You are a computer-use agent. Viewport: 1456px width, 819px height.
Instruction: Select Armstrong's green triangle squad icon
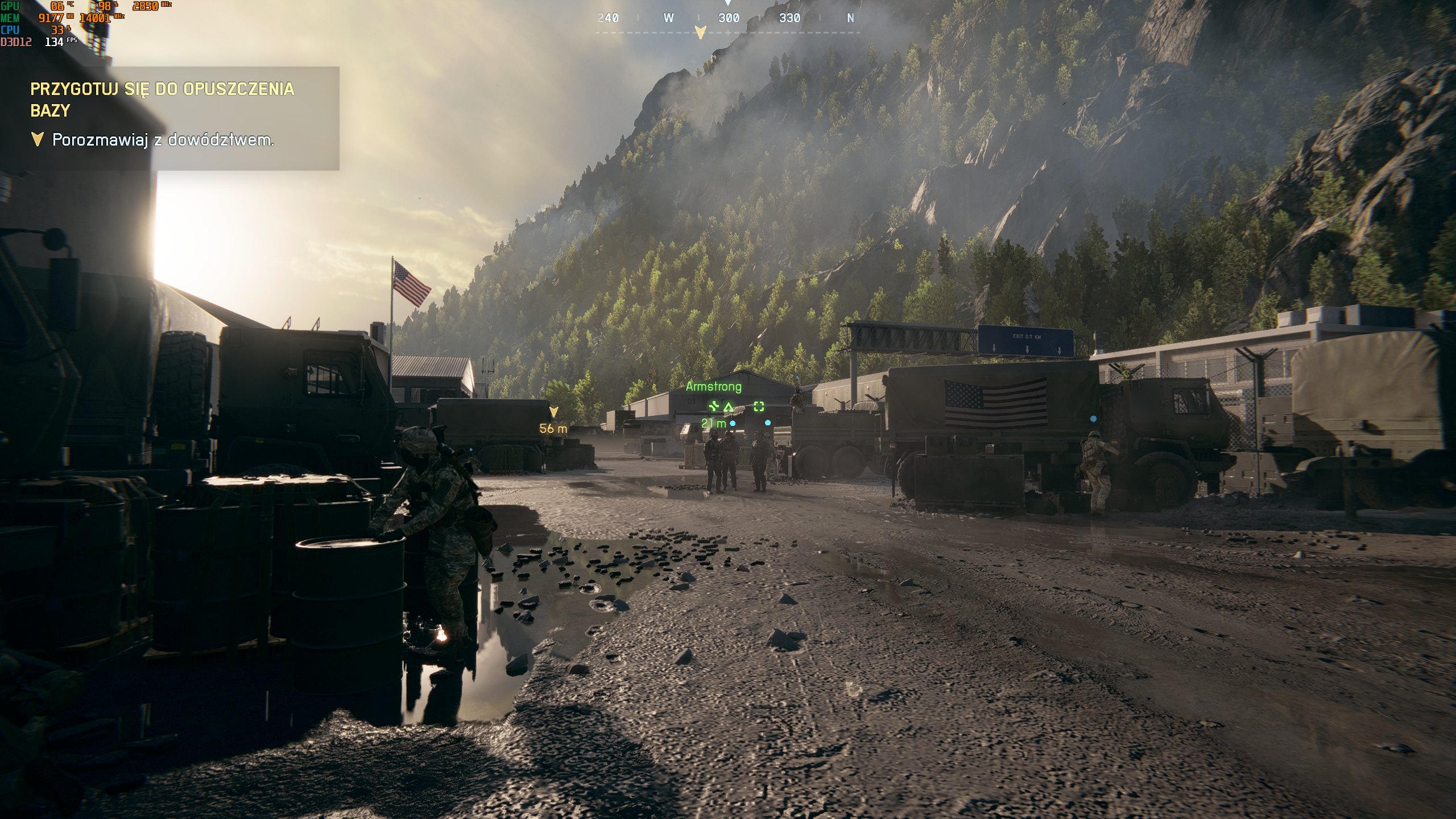point(729,406)
